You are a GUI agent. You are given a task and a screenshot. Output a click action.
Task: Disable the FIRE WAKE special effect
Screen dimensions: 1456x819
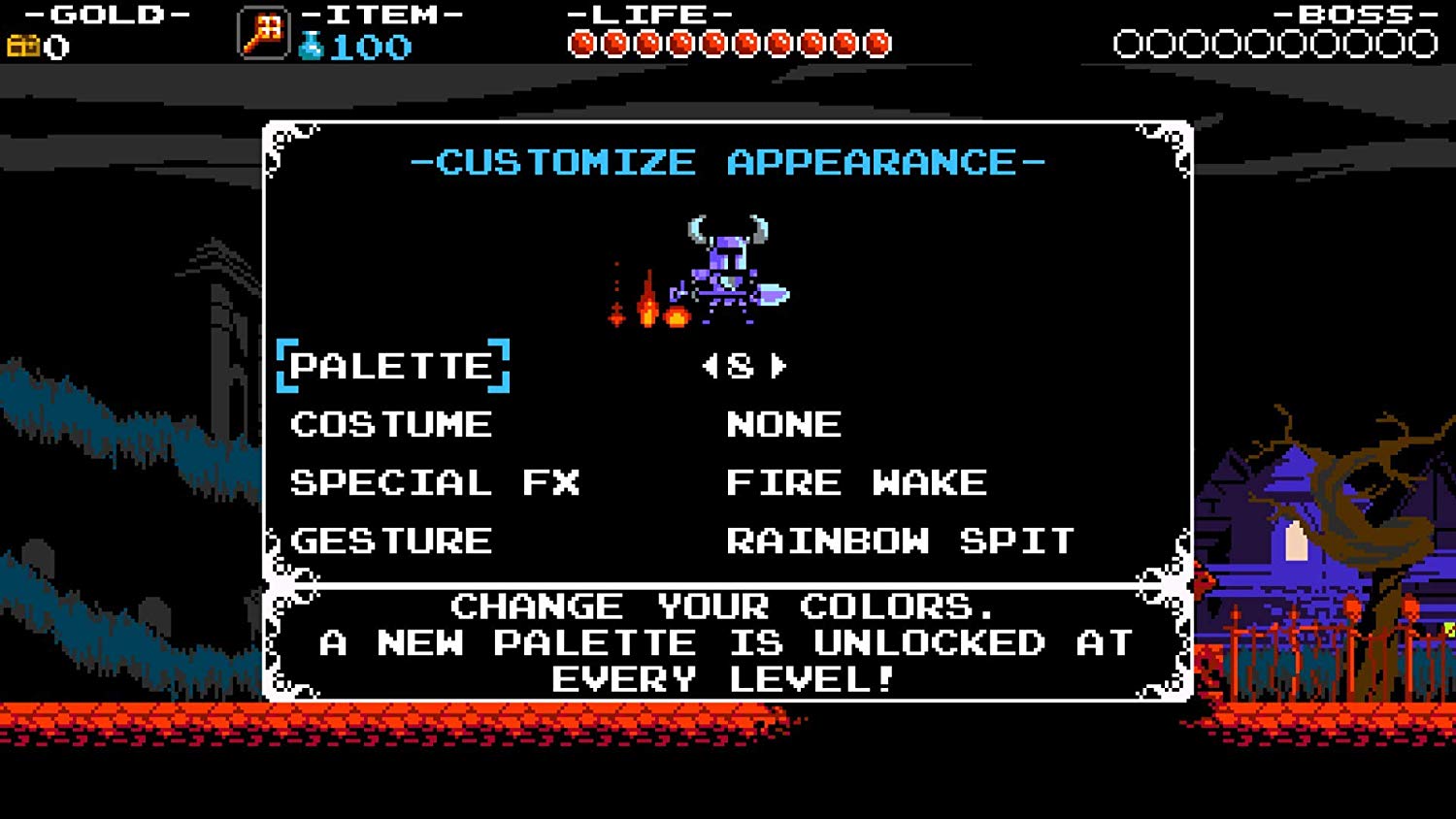pos(857,482)
